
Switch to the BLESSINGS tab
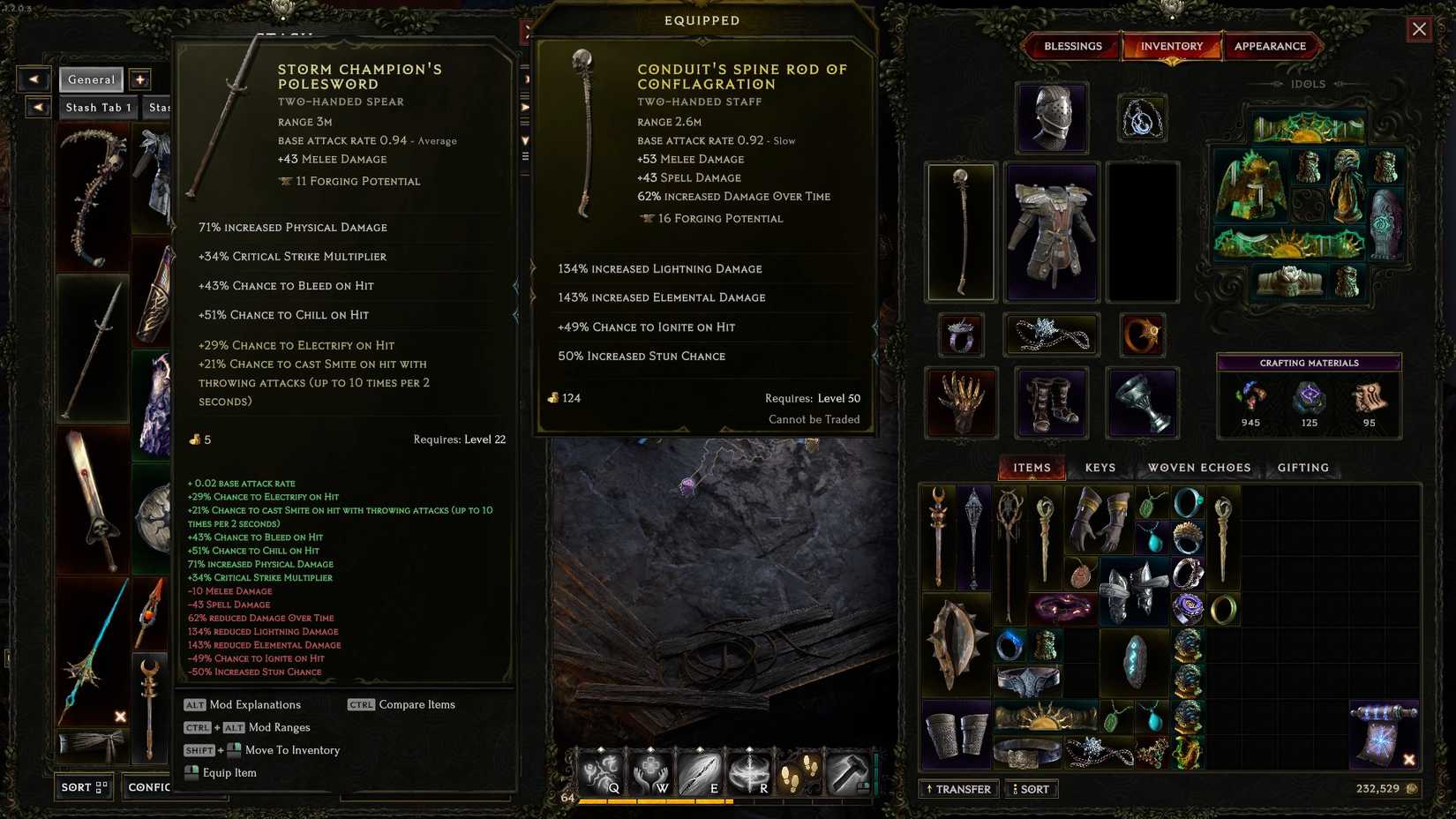coord(1072,46)
